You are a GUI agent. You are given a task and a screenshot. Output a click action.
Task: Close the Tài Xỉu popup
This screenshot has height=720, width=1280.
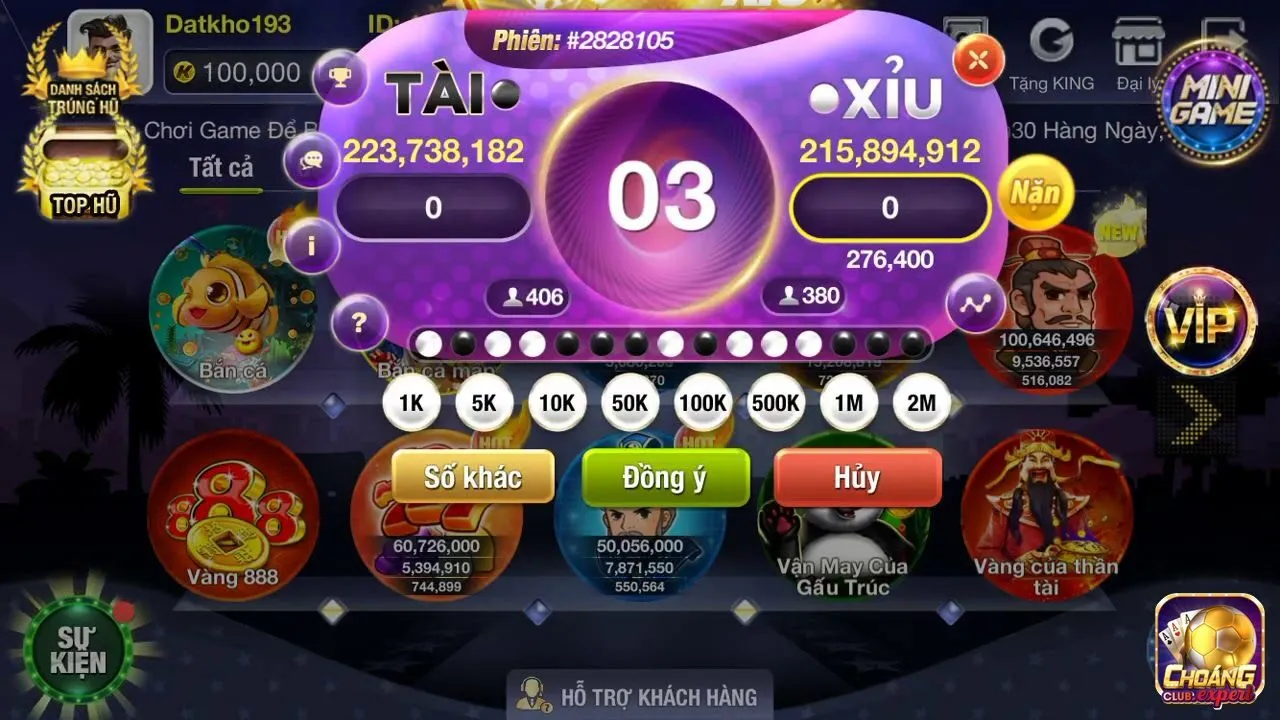pyautogui.click(x=977, y=60)
